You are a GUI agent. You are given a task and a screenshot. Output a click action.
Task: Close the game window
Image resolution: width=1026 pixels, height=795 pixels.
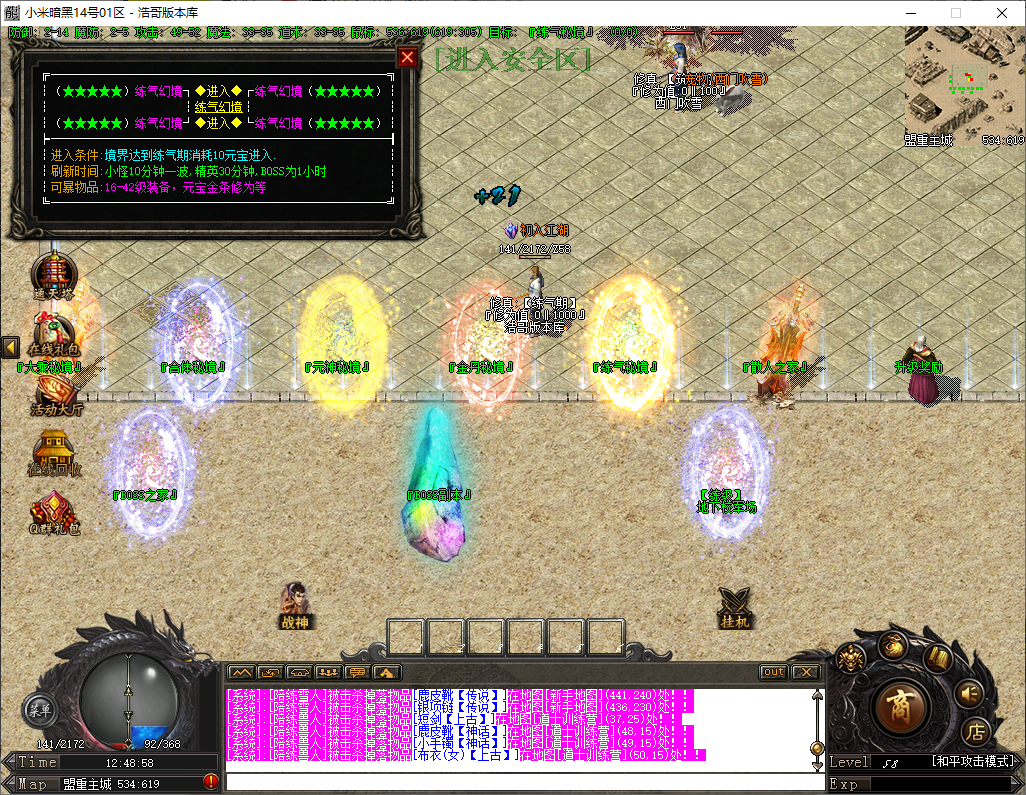[1002, 13]
